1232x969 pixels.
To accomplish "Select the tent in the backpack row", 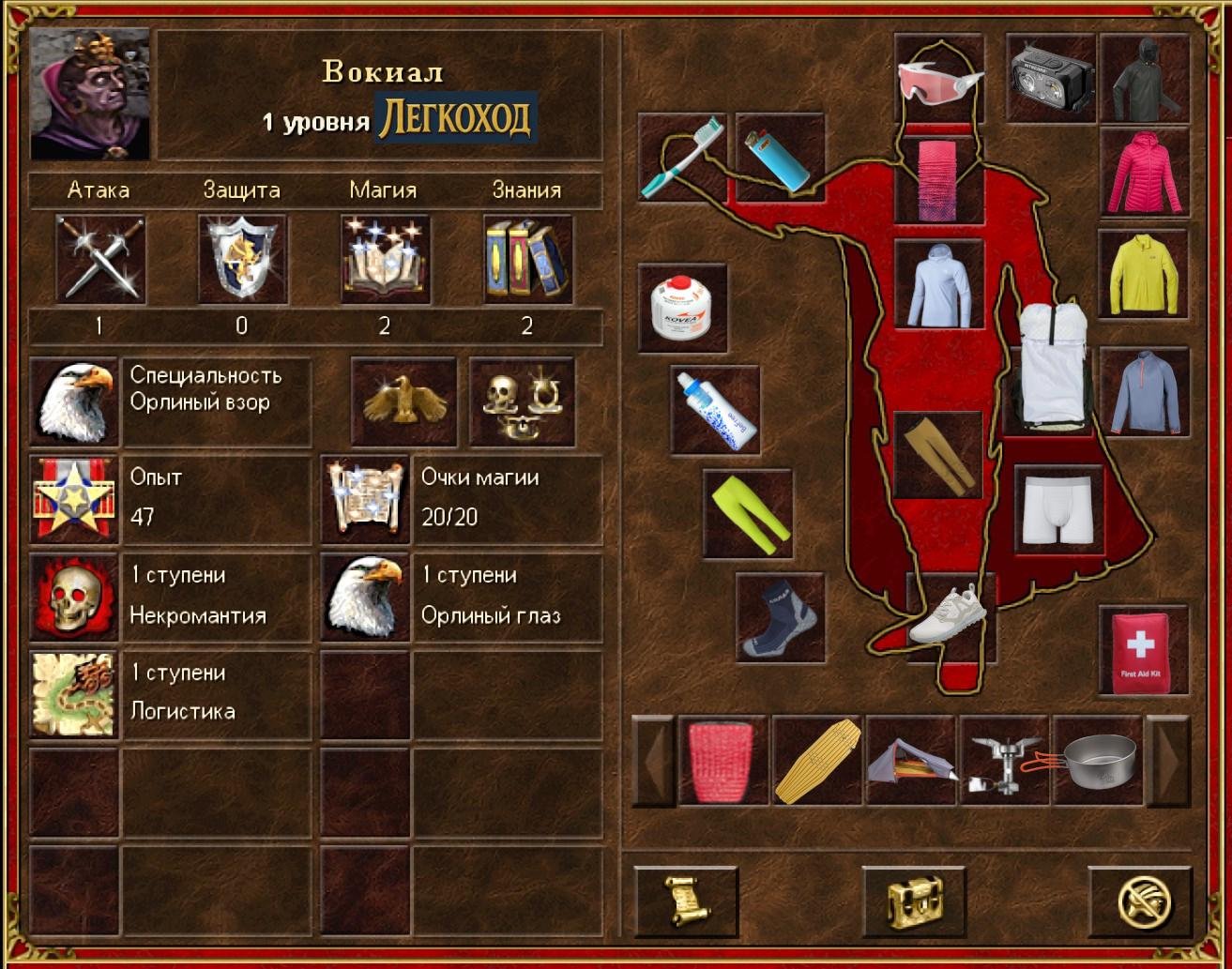I will [x=910, y=761].
